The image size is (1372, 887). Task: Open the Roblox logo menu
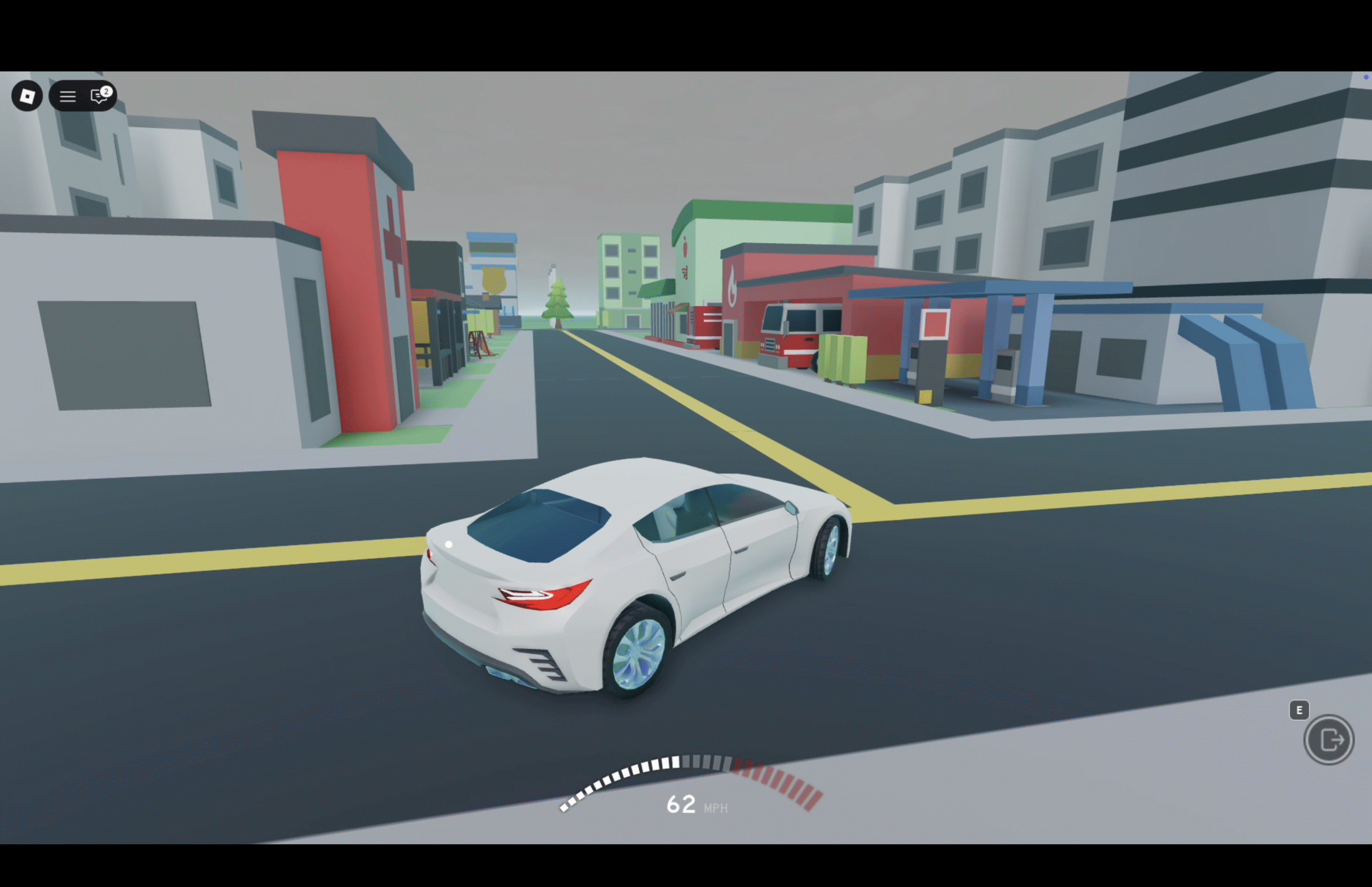27,96
